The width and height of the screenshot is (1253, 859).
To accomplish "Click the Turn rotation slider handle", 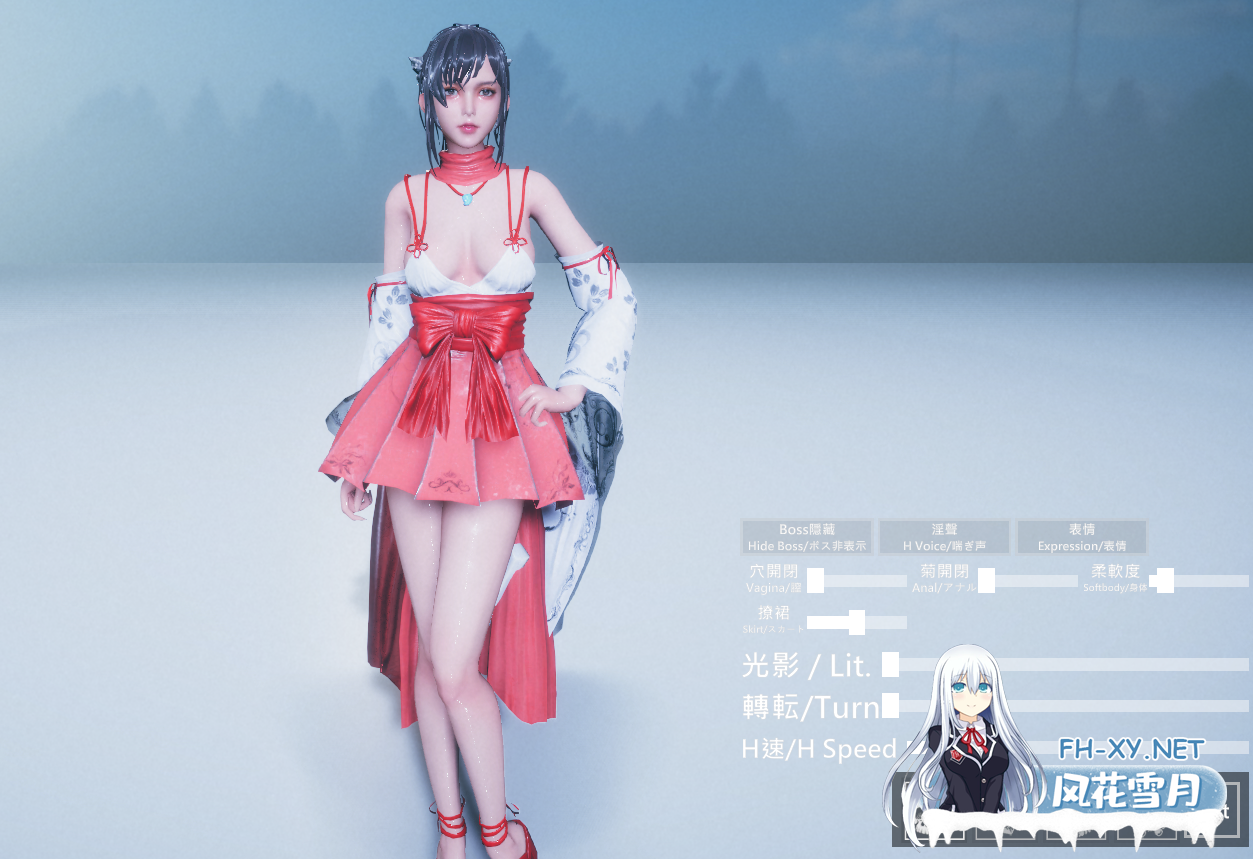I will pyautogui.click(x=890, y=706).
